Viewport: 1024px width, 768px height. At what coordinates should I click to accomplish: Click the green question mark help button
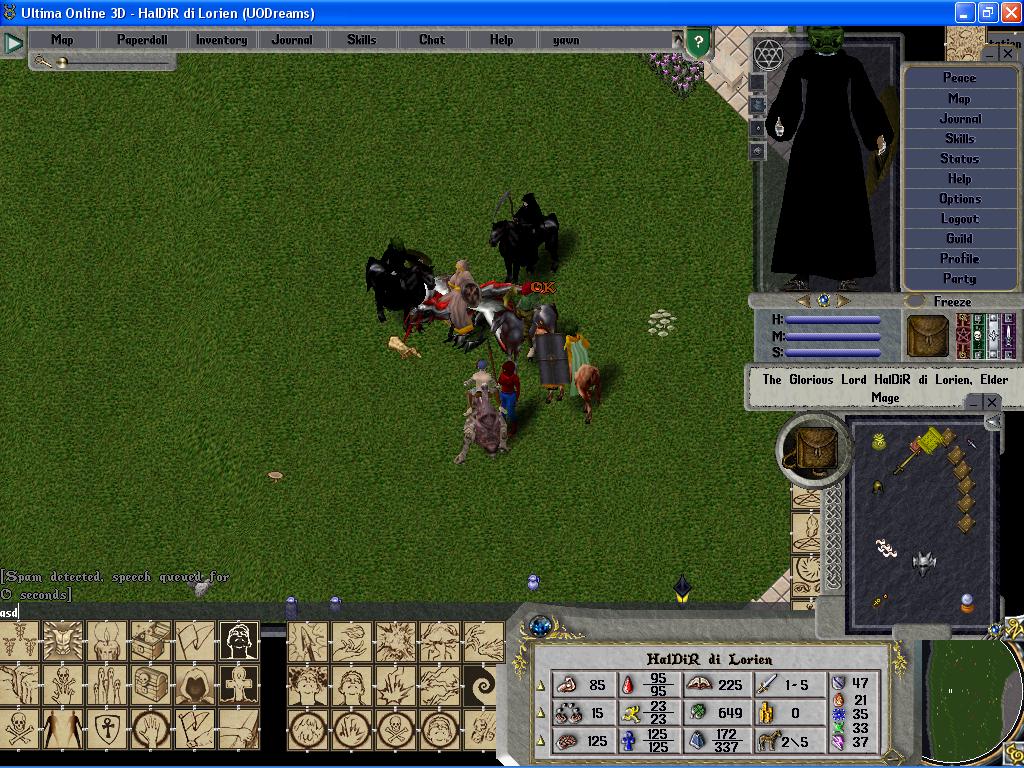pyautogui.click(x=699, y=43)
